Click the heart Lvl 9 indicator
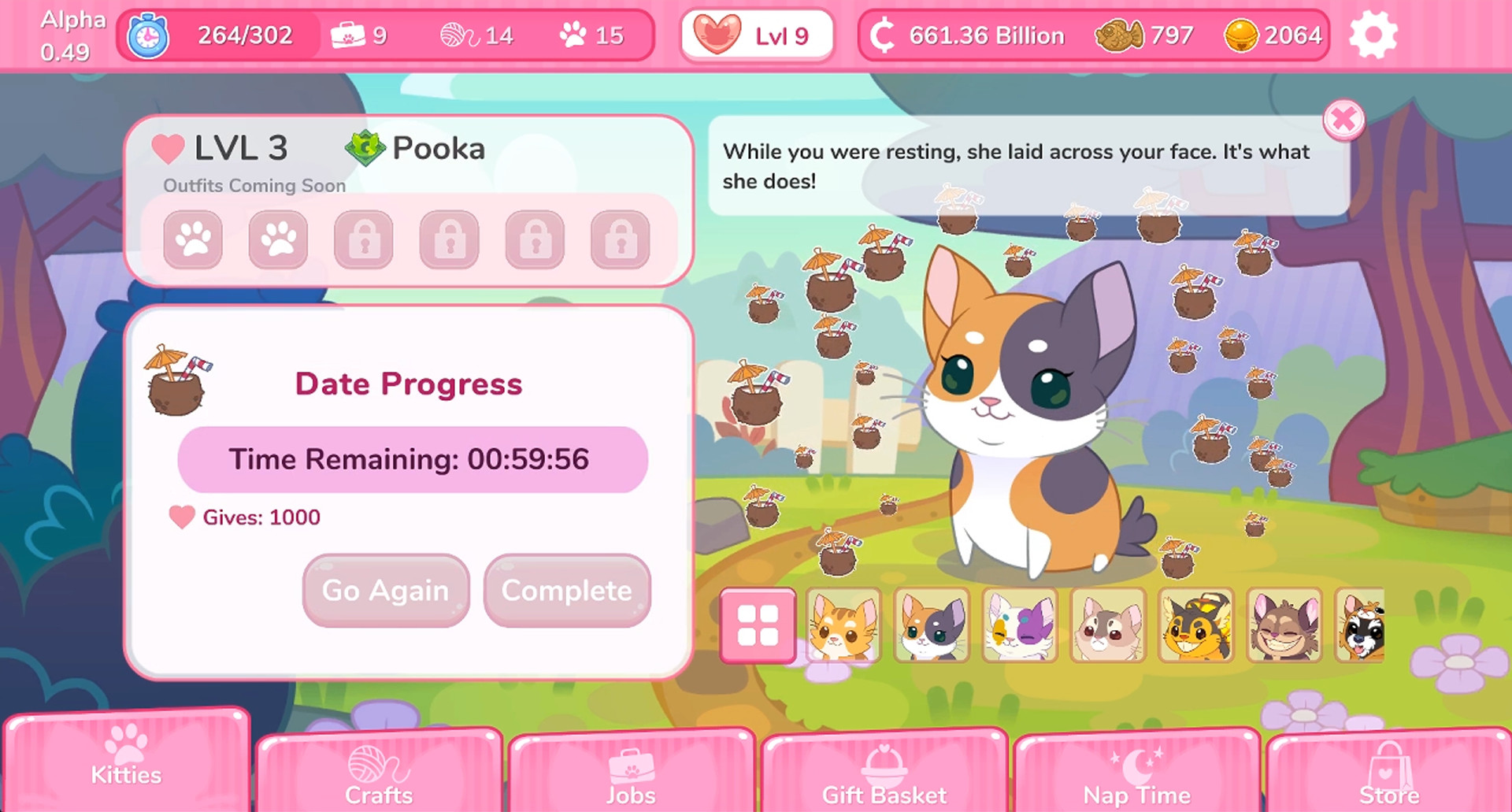This screenshot has height=812, width=1512. click(757, 35)
